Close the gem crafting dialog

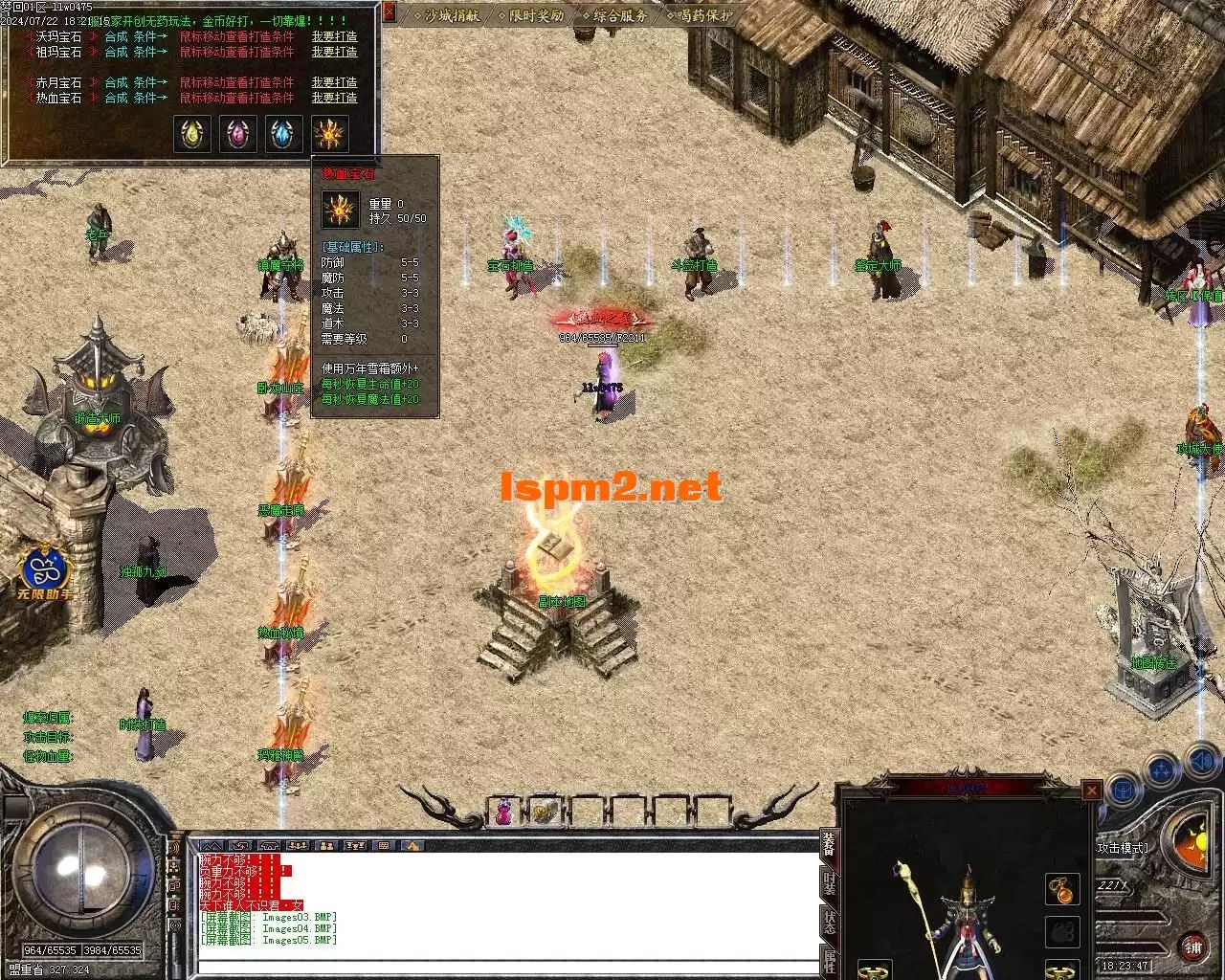click(x=390, y=12)
